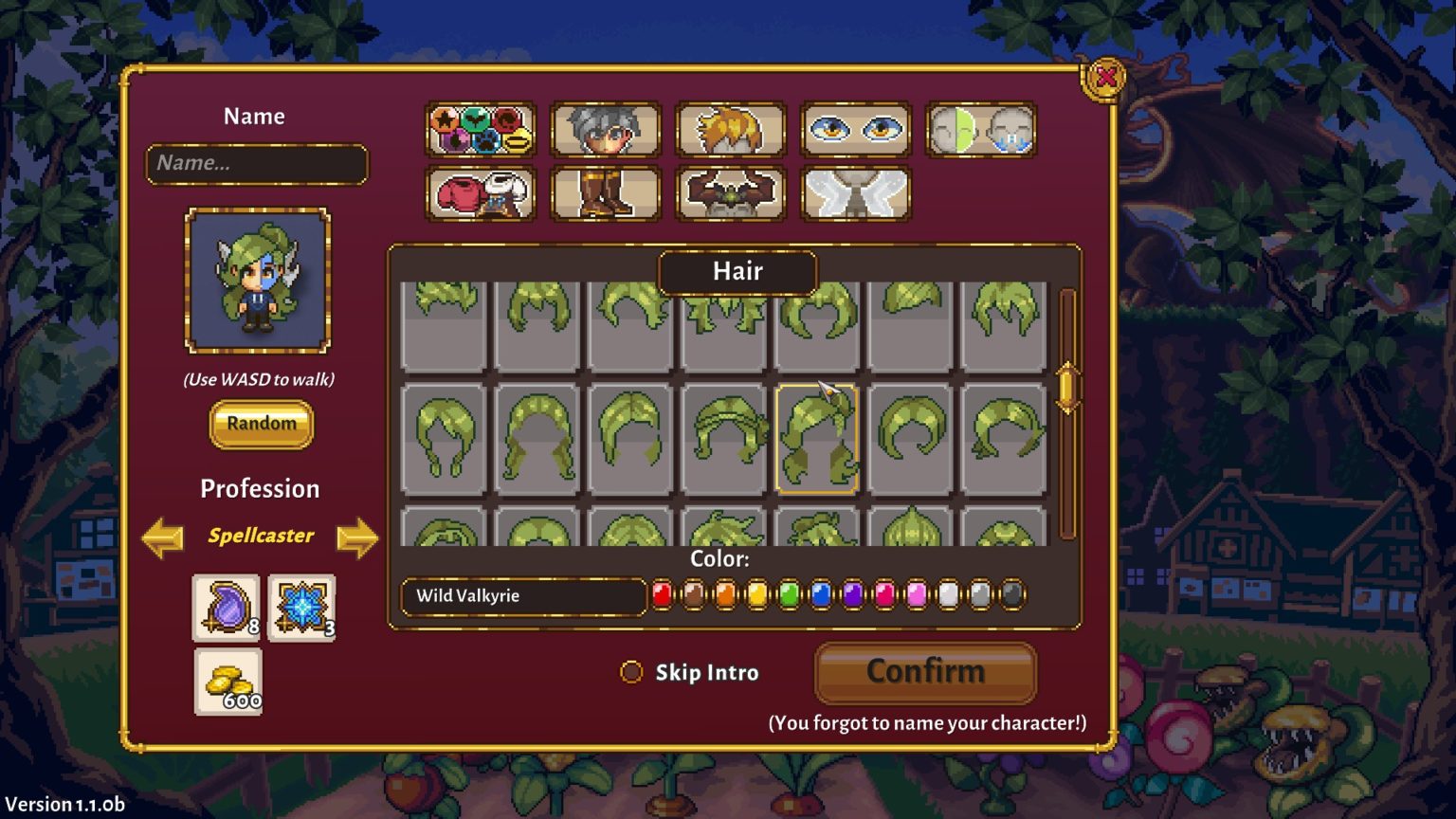The width and height of the screenshot is (1456, 819).
Task: Pick the yellow hair color swatch
Action: [x=757, y=595]
